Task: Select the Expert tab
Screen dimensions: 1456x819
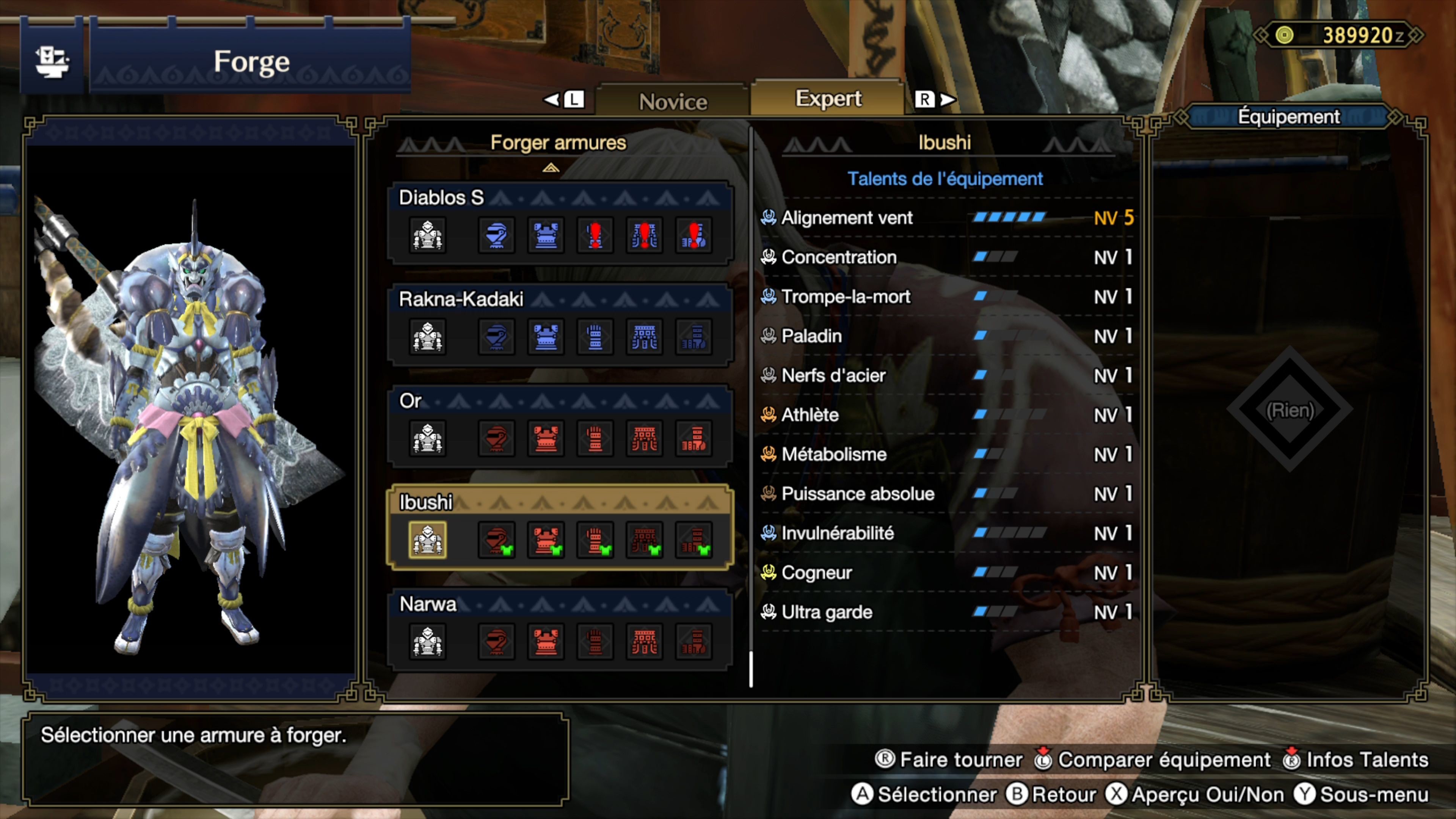Action: point(828,99)
